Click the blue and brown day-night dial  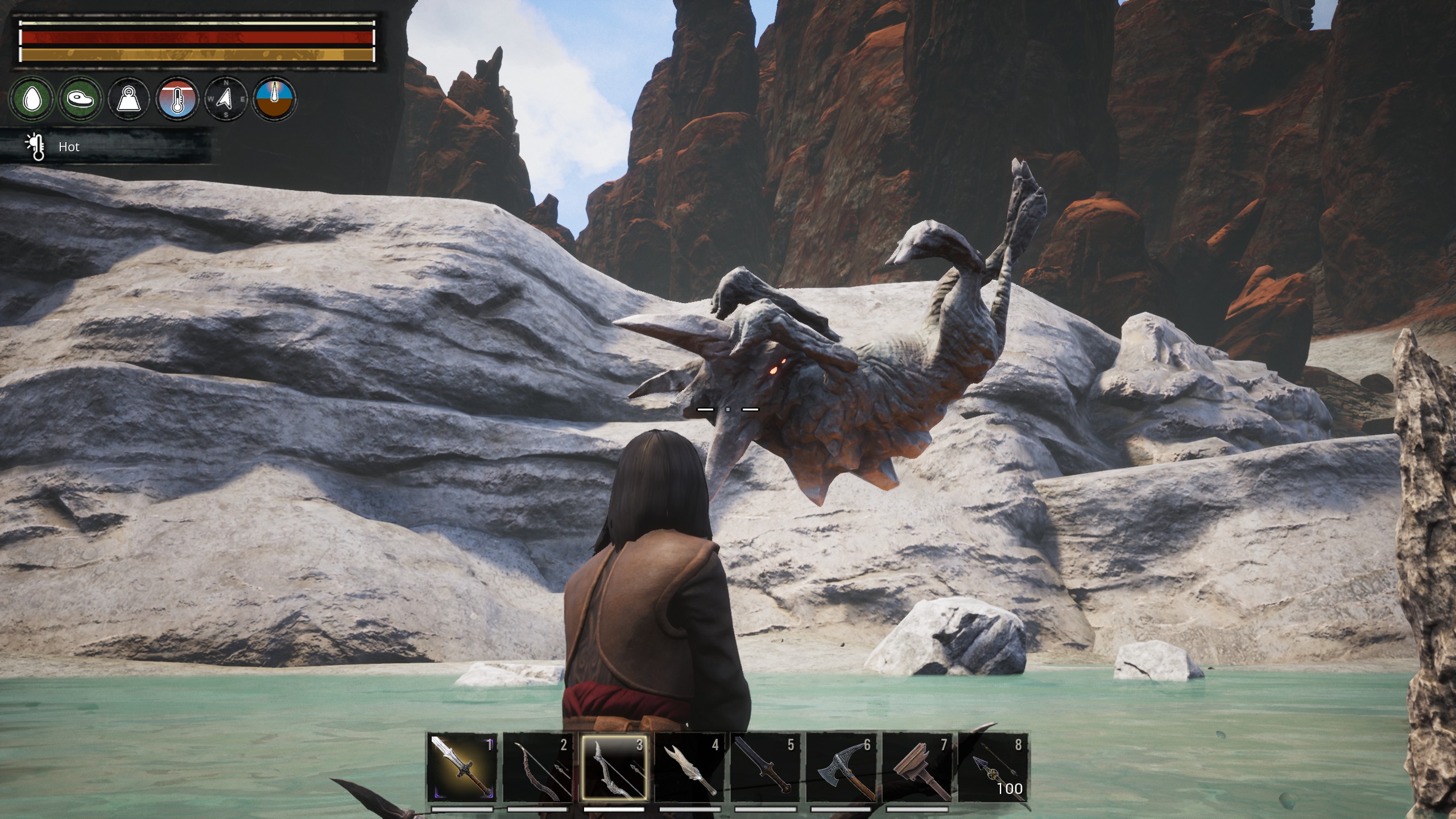[275, 99]
